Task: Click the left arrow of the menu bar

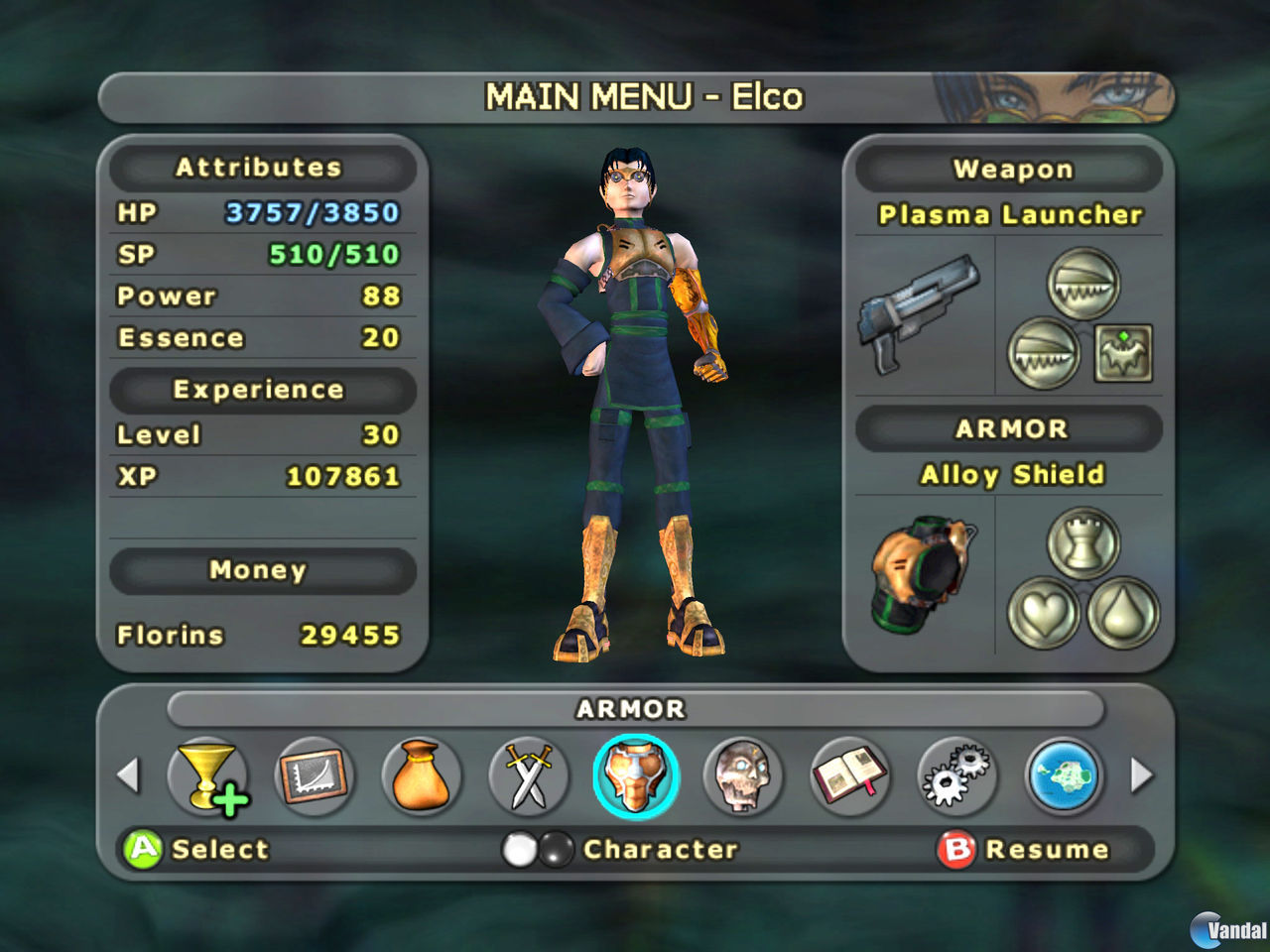Action: tap(128, 775)
